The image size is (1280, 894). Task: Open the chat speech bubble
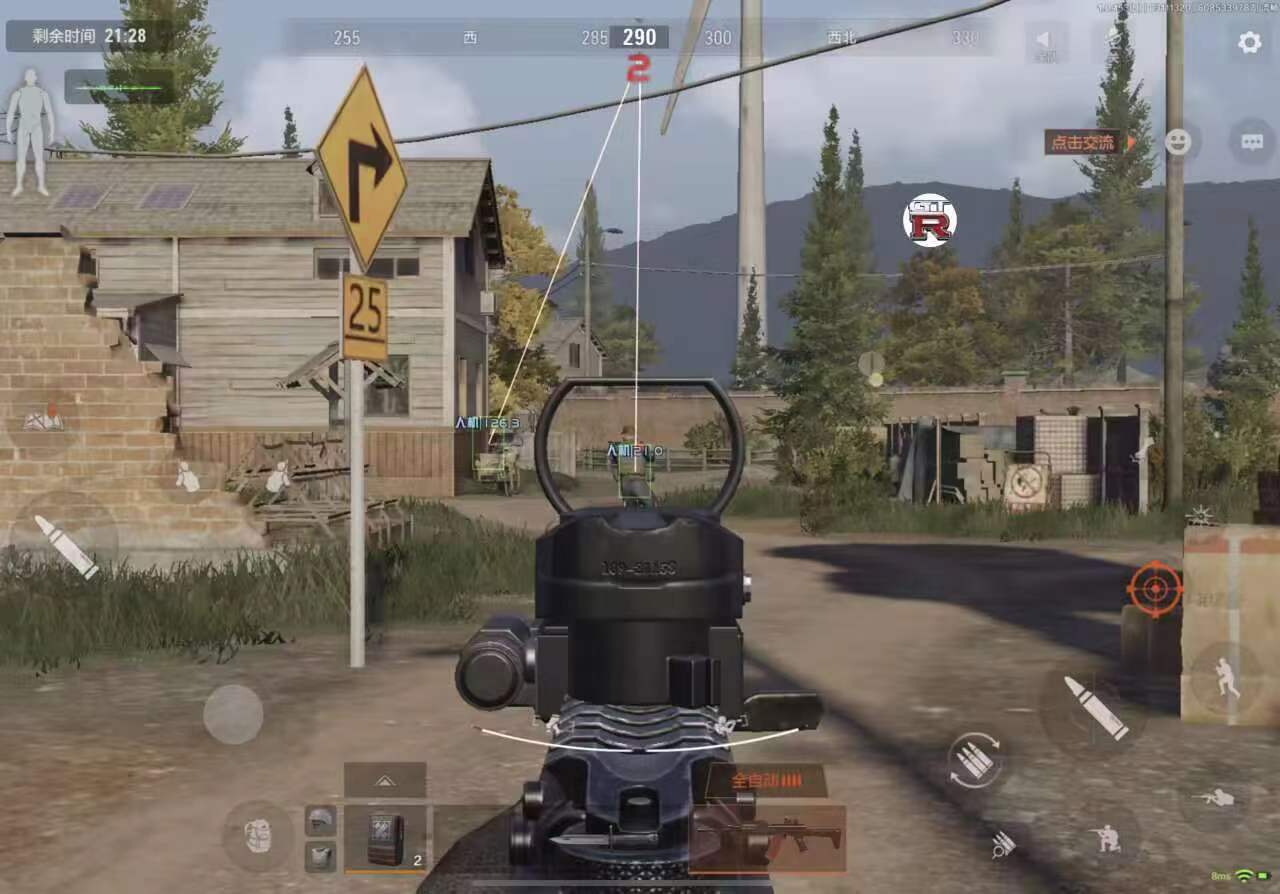(1252, 142)
